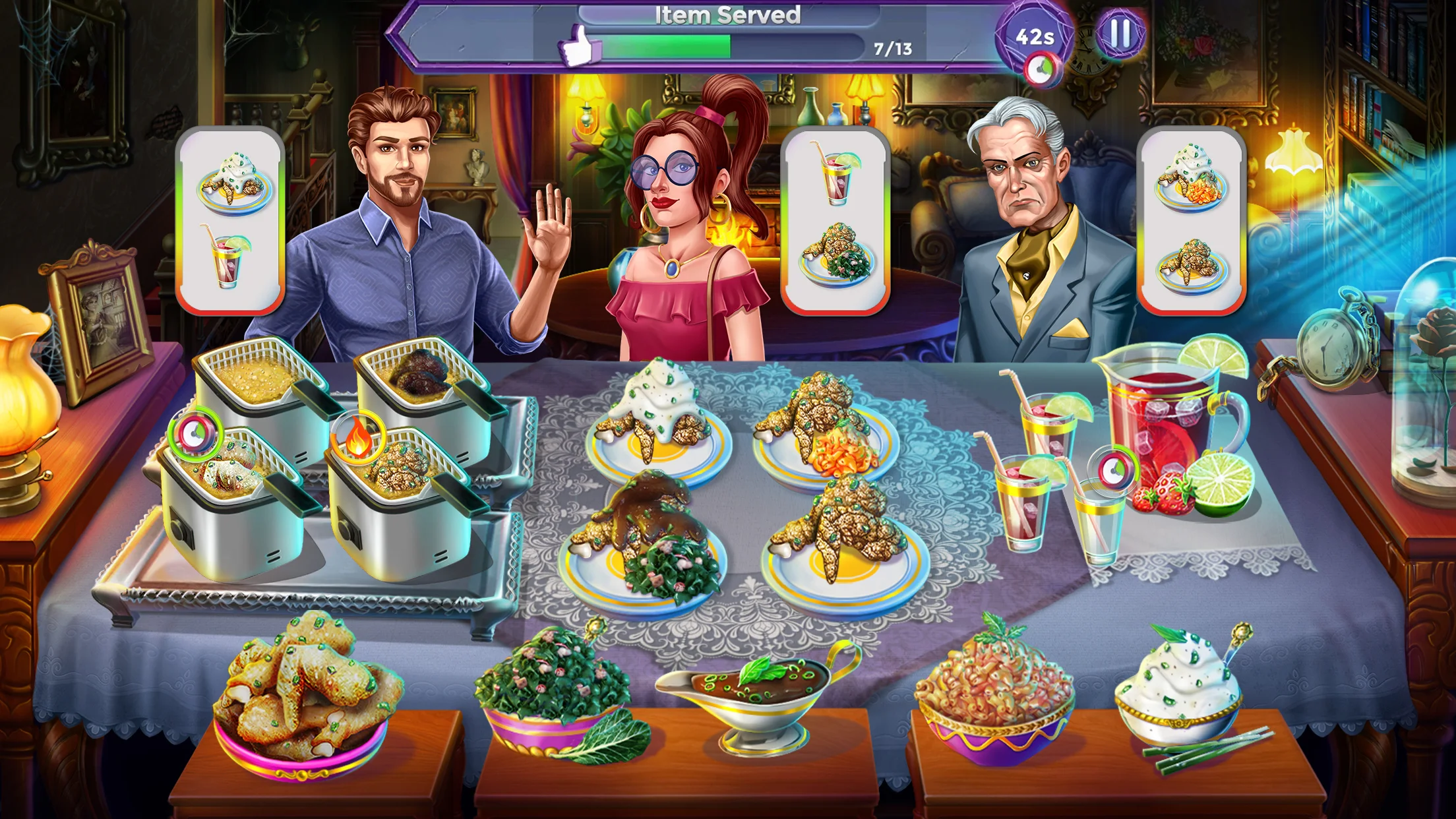Tap the clock booster icon under the timer
Viewport: 1456px width, 819px height.
1041,70
